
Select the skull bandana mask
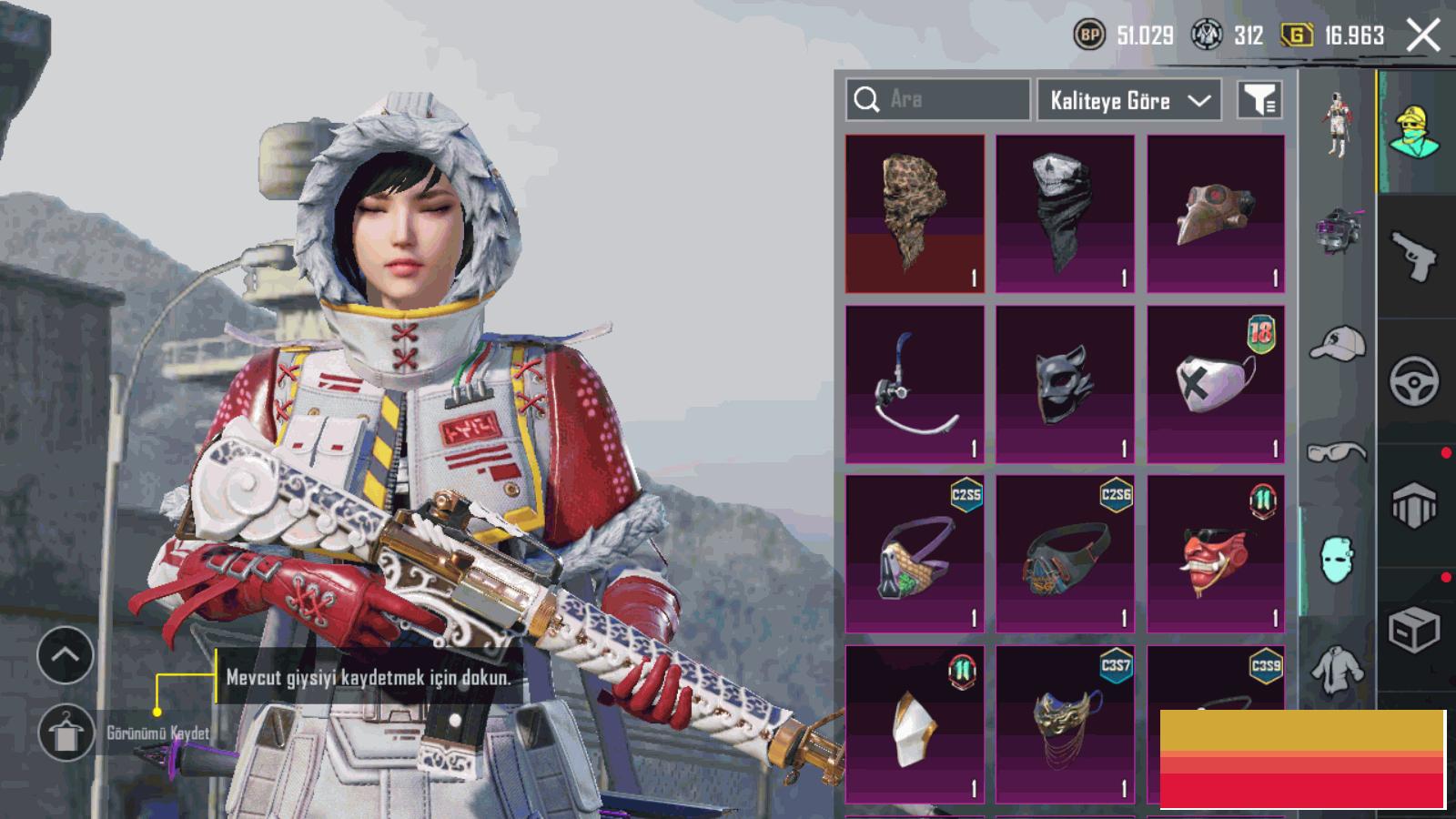coord(1065,214)
